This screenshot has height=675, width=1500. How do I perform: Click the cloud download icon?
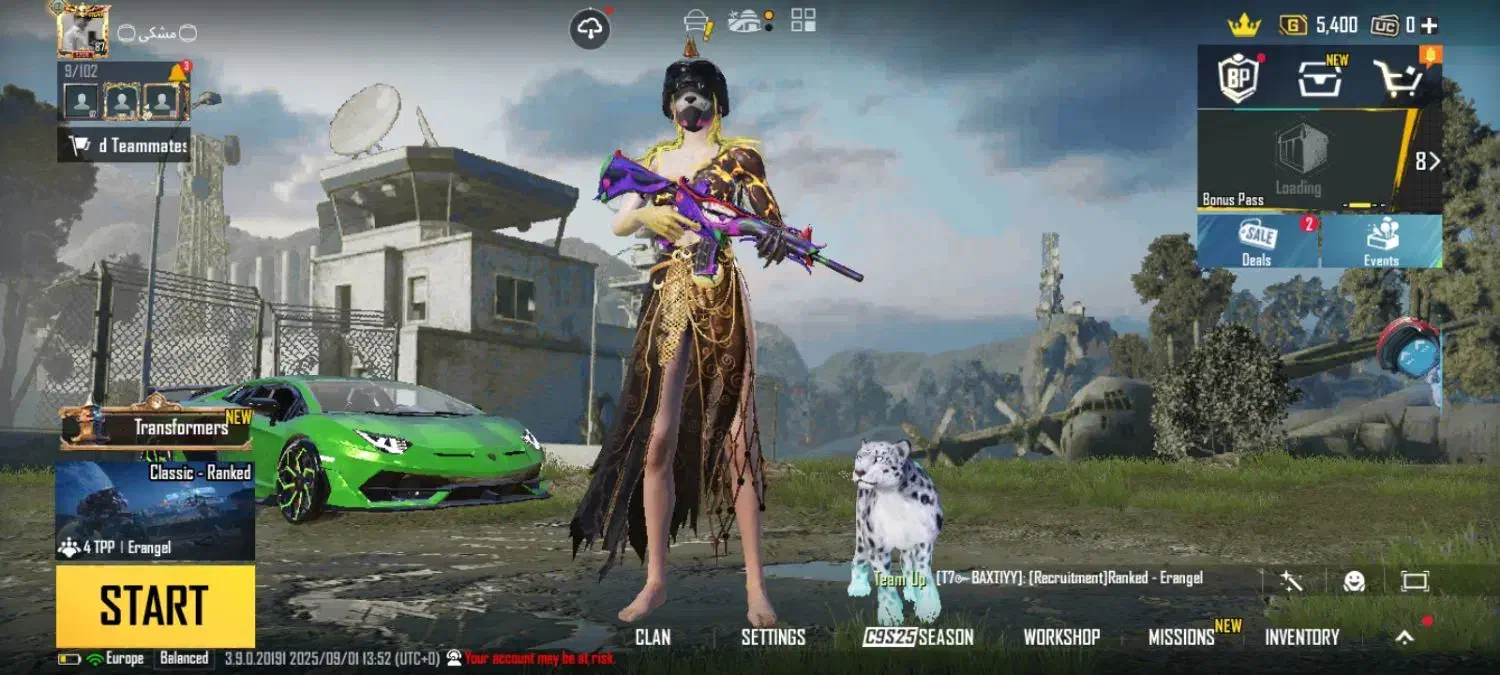(590, 29)
